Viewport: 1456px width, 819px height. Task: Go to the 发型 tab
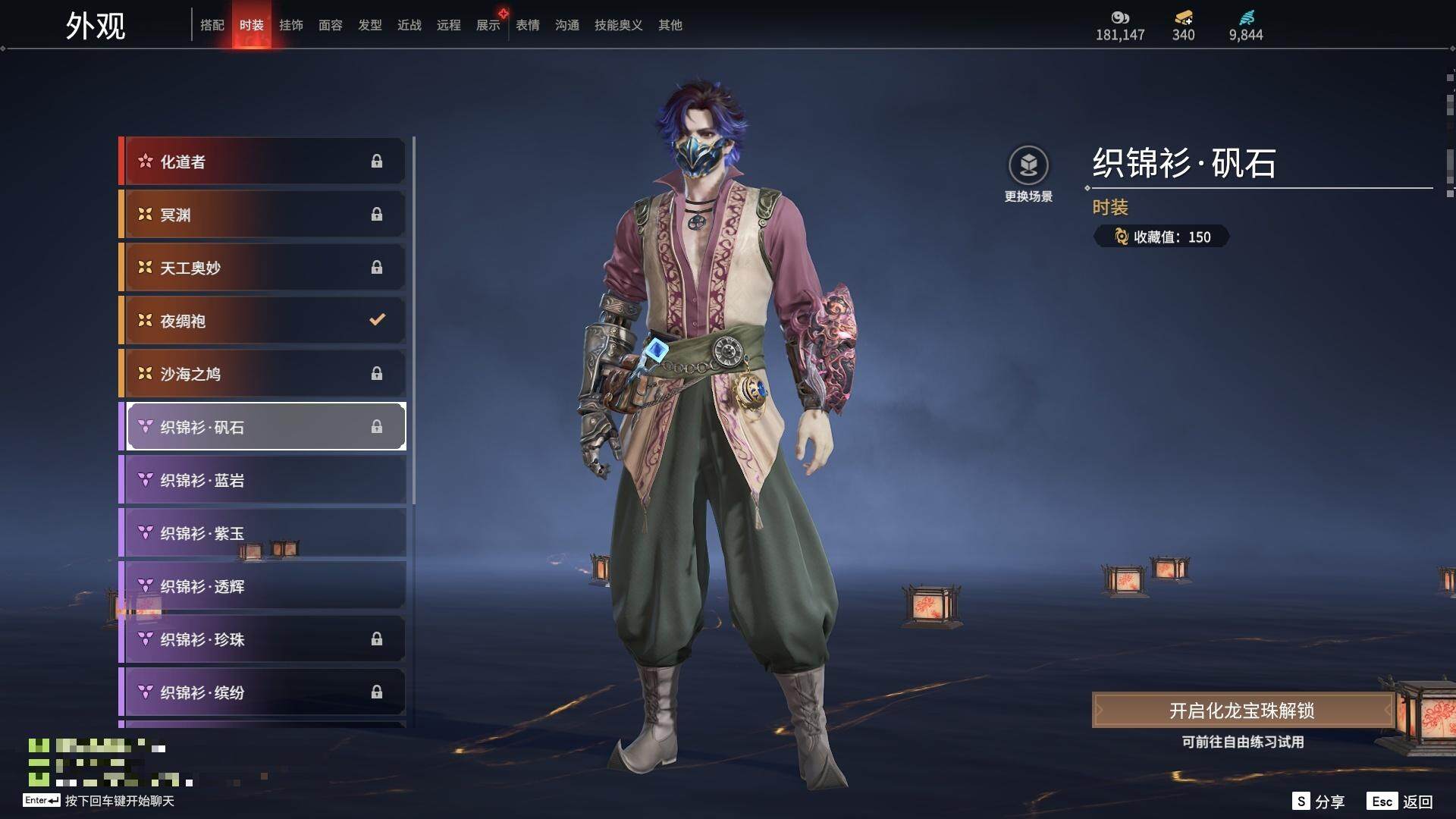(369, 25)
